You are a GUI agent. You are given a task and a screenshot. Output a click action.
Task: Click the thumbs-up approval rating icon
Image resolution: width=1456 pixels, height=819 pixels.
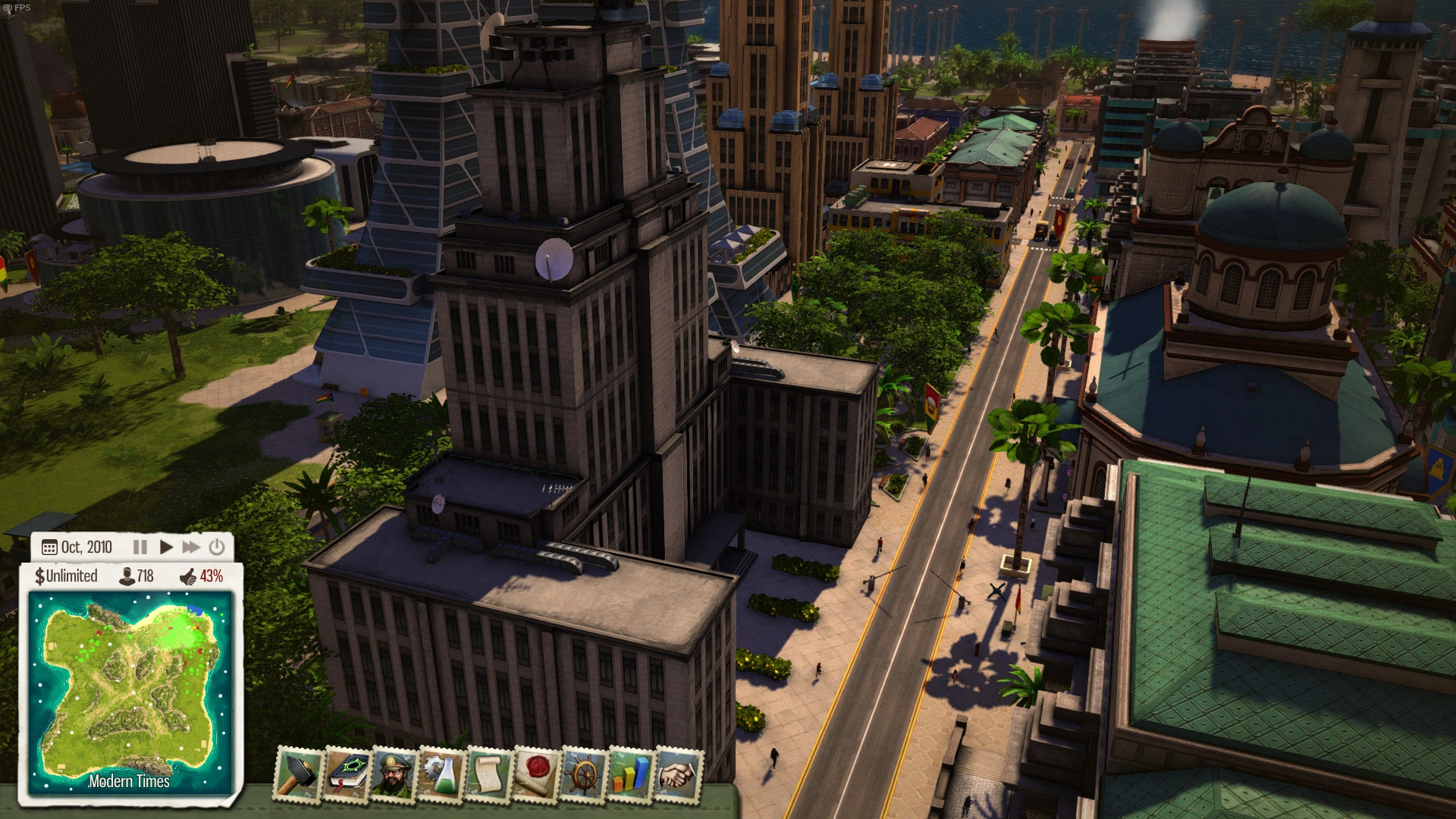point(188,577)
